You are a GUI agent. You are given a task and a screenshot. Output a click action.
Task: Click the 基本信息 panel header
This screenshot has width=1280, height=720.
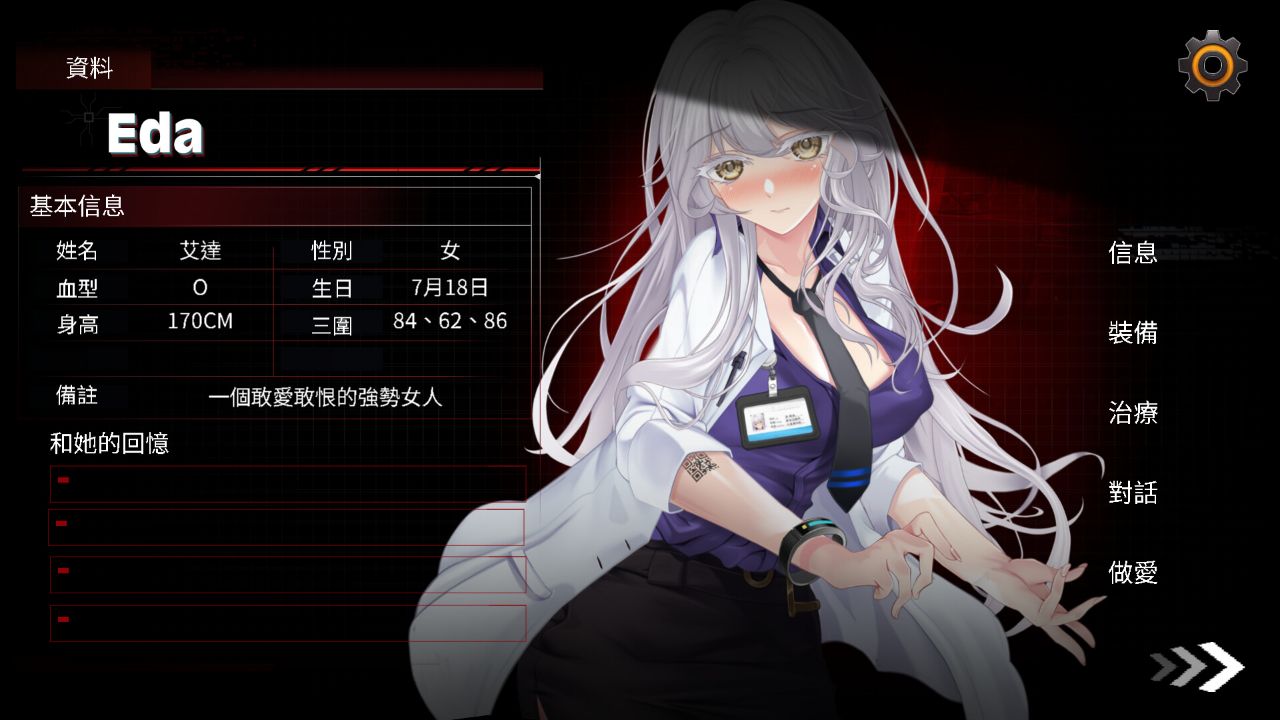tap(75, 208)
